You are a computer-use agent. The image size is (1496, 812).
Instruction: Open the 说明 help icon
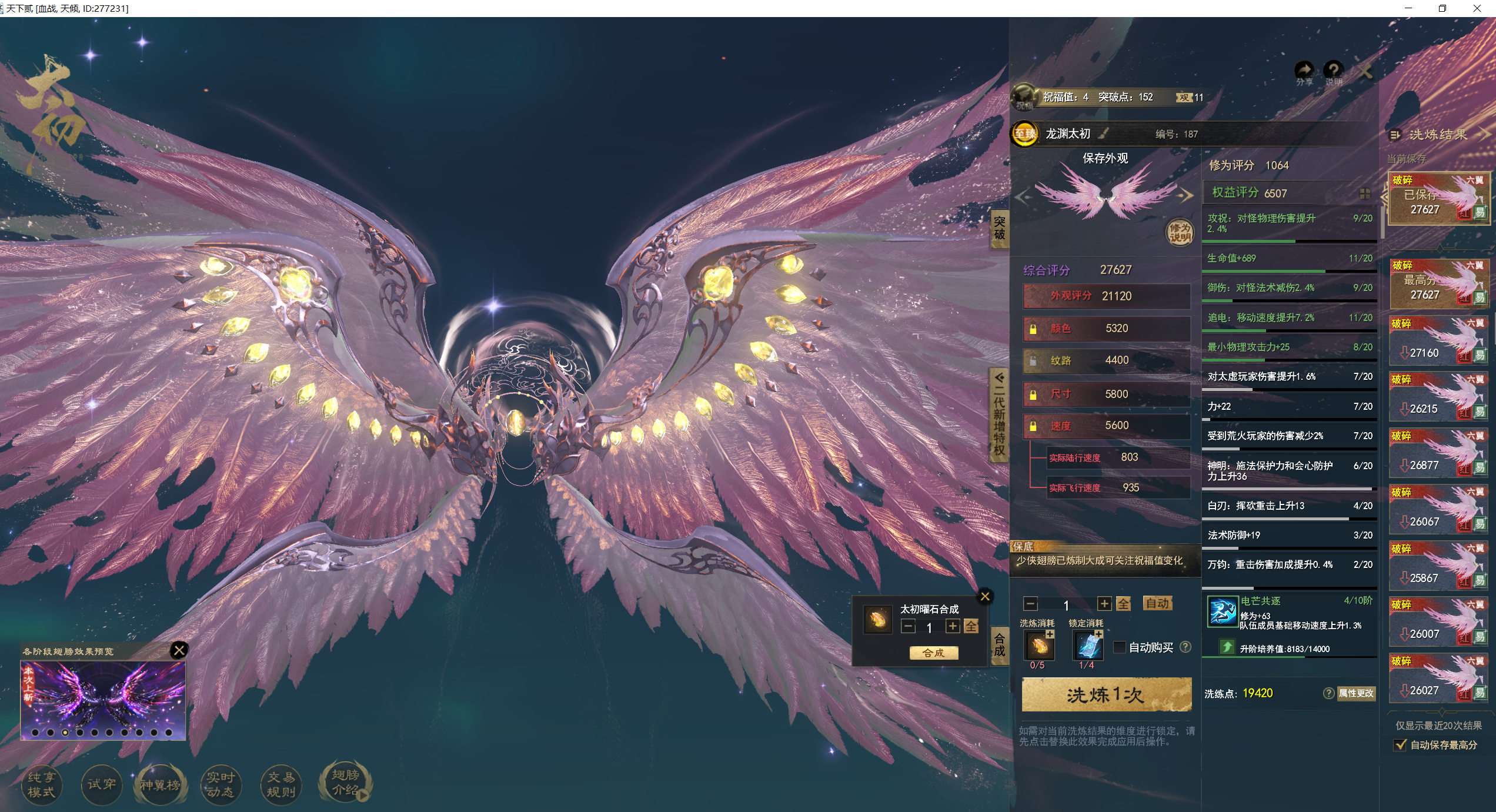pyautogui.click(x=1333, y=72)
